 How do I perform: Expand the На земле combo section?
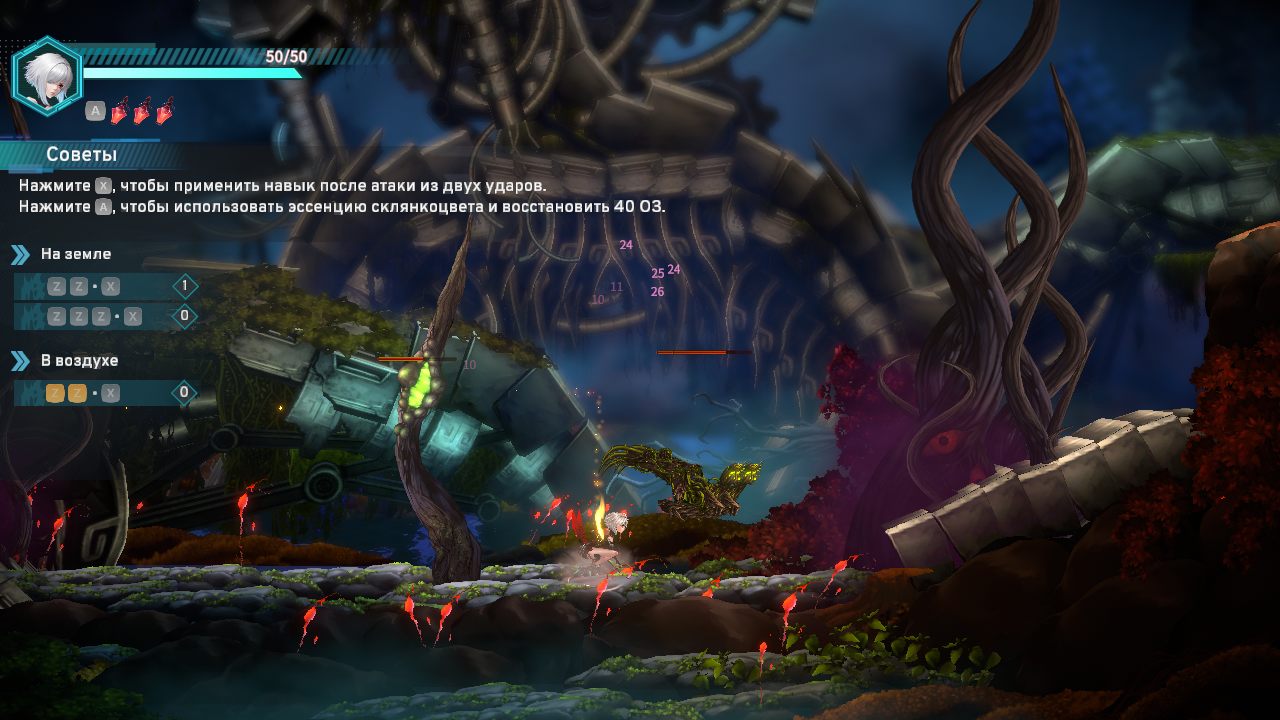(75, 254)
